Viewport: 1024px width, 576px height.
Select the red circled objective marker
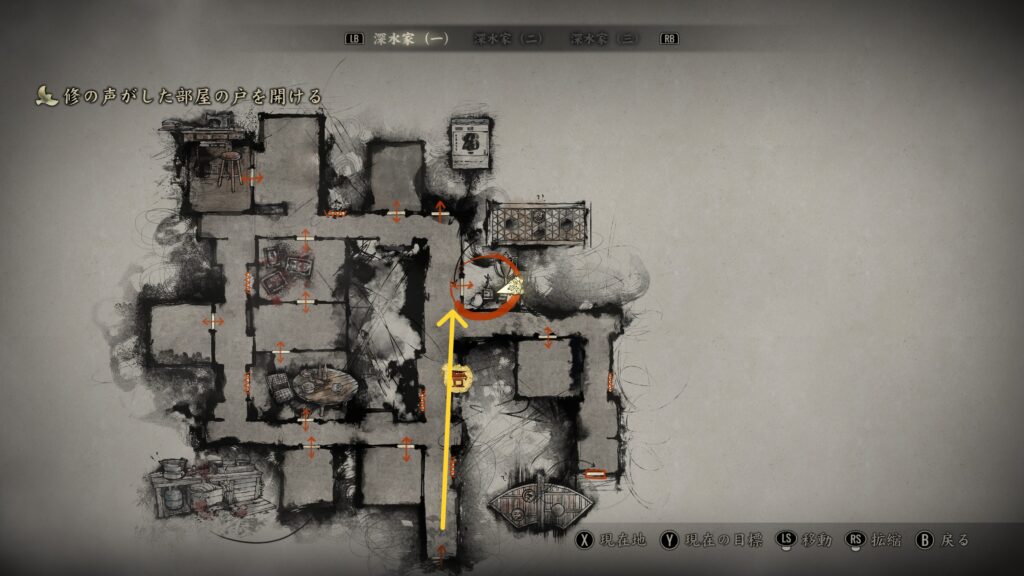pyautogui.click(x=485, y=286)
